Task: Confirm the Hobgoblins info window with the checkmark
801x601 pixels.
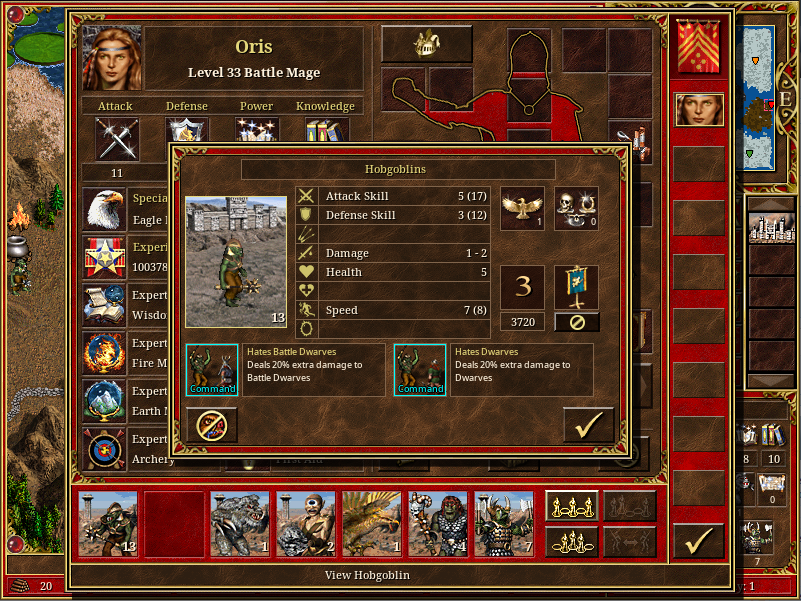Action: point(588,425)
